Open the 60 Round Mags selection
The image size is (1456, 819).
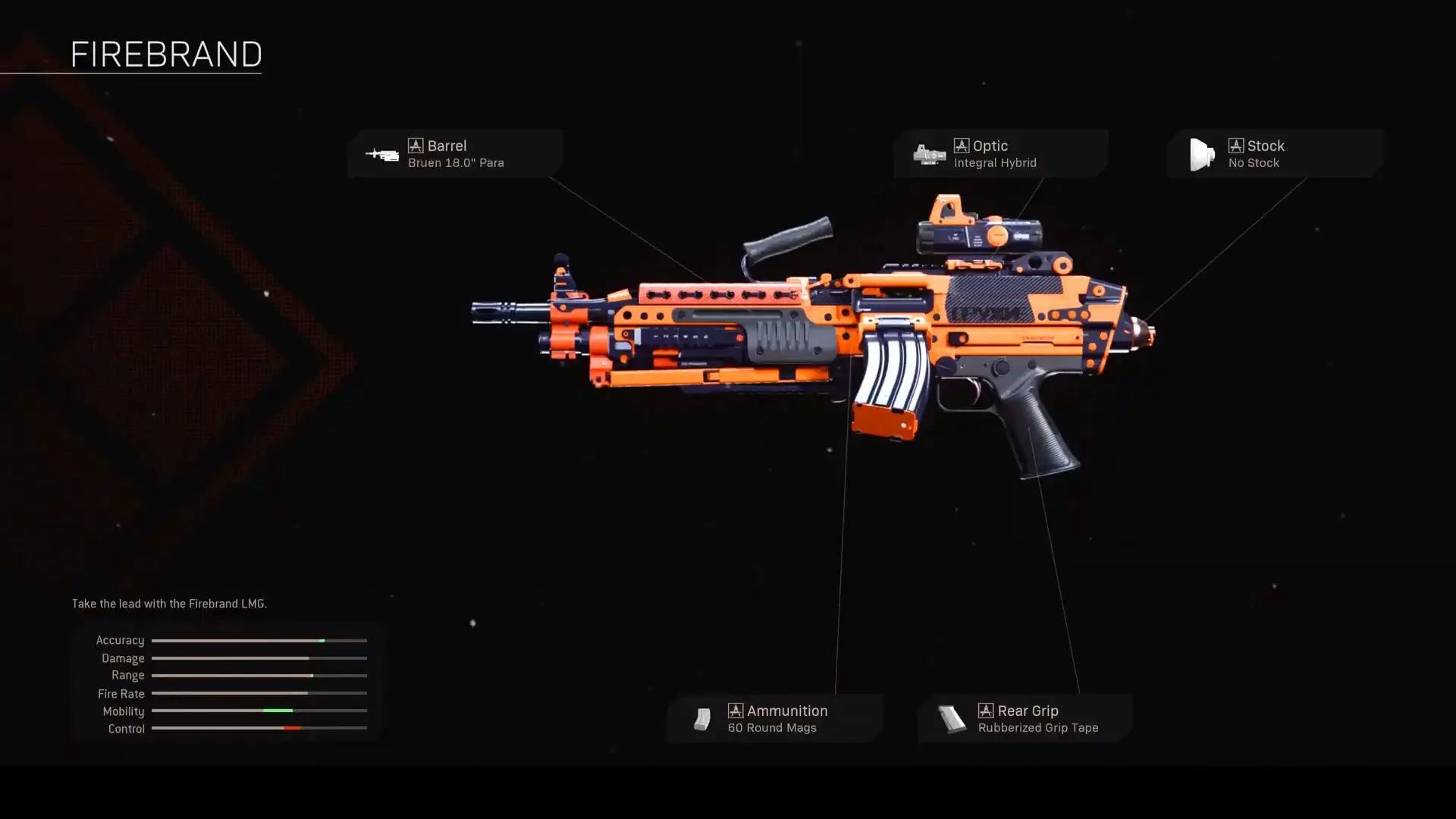(771, 726)
